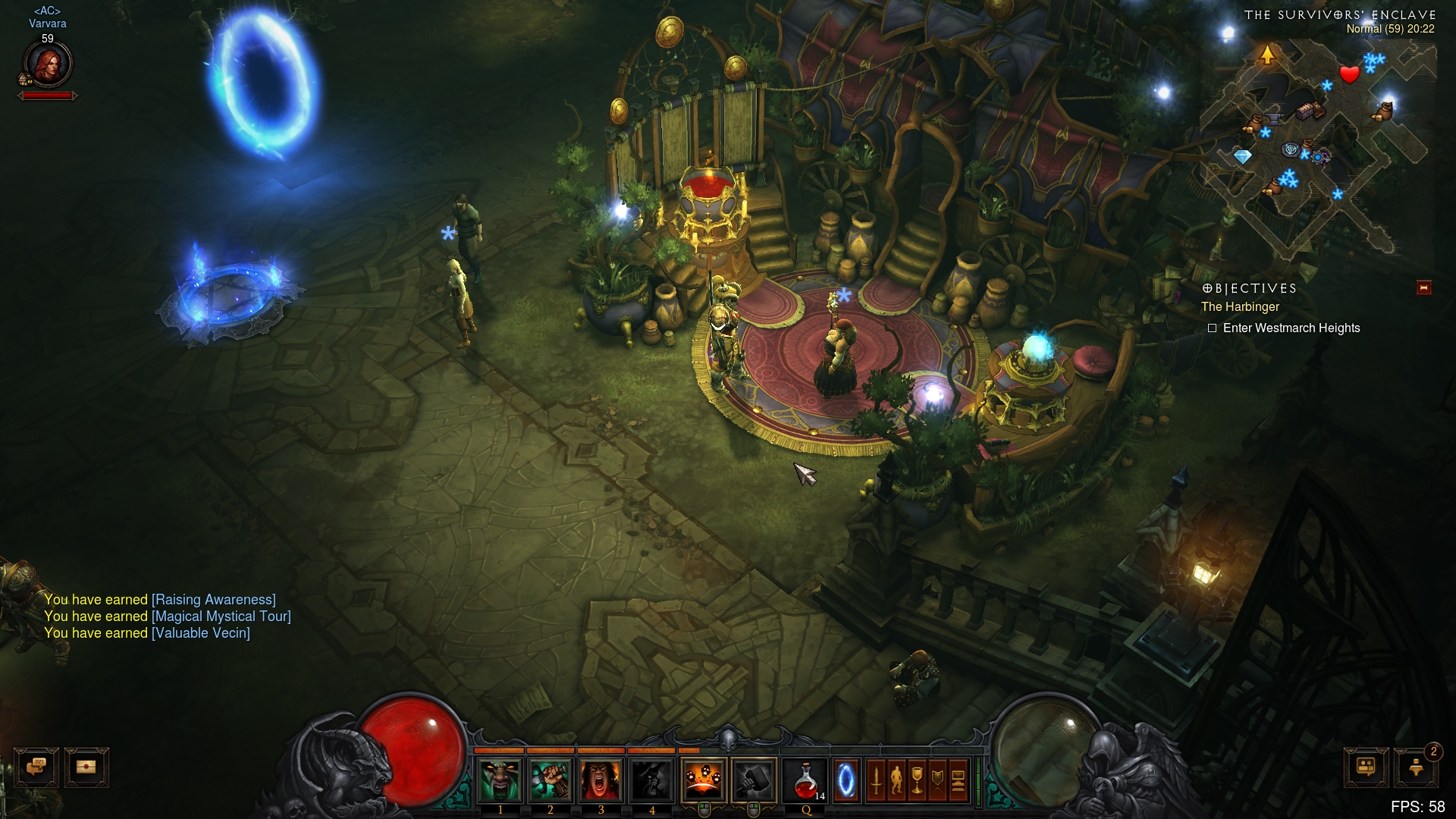Click the notification button showing badge 2
The width and height of the screenshot is (1456, 819).
pos(1416,767)
